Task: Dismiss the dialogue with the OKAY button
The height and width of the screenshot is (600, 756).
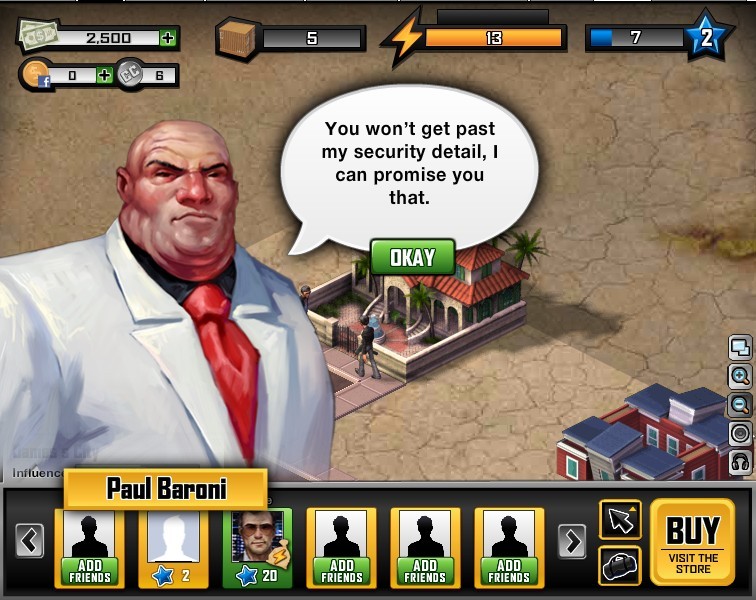Action: pyautogui.click(x=412, y=257)
